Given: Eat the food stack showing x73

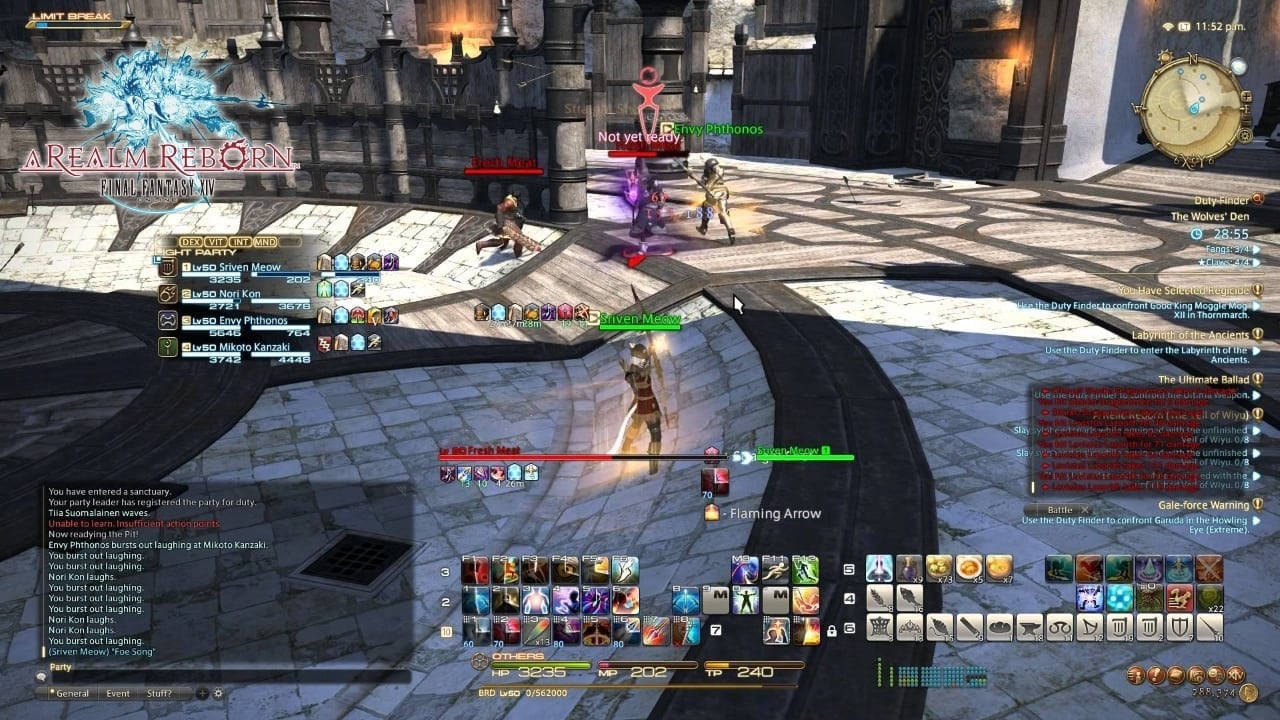Looking at the screenshot, I should click(939, 569).
